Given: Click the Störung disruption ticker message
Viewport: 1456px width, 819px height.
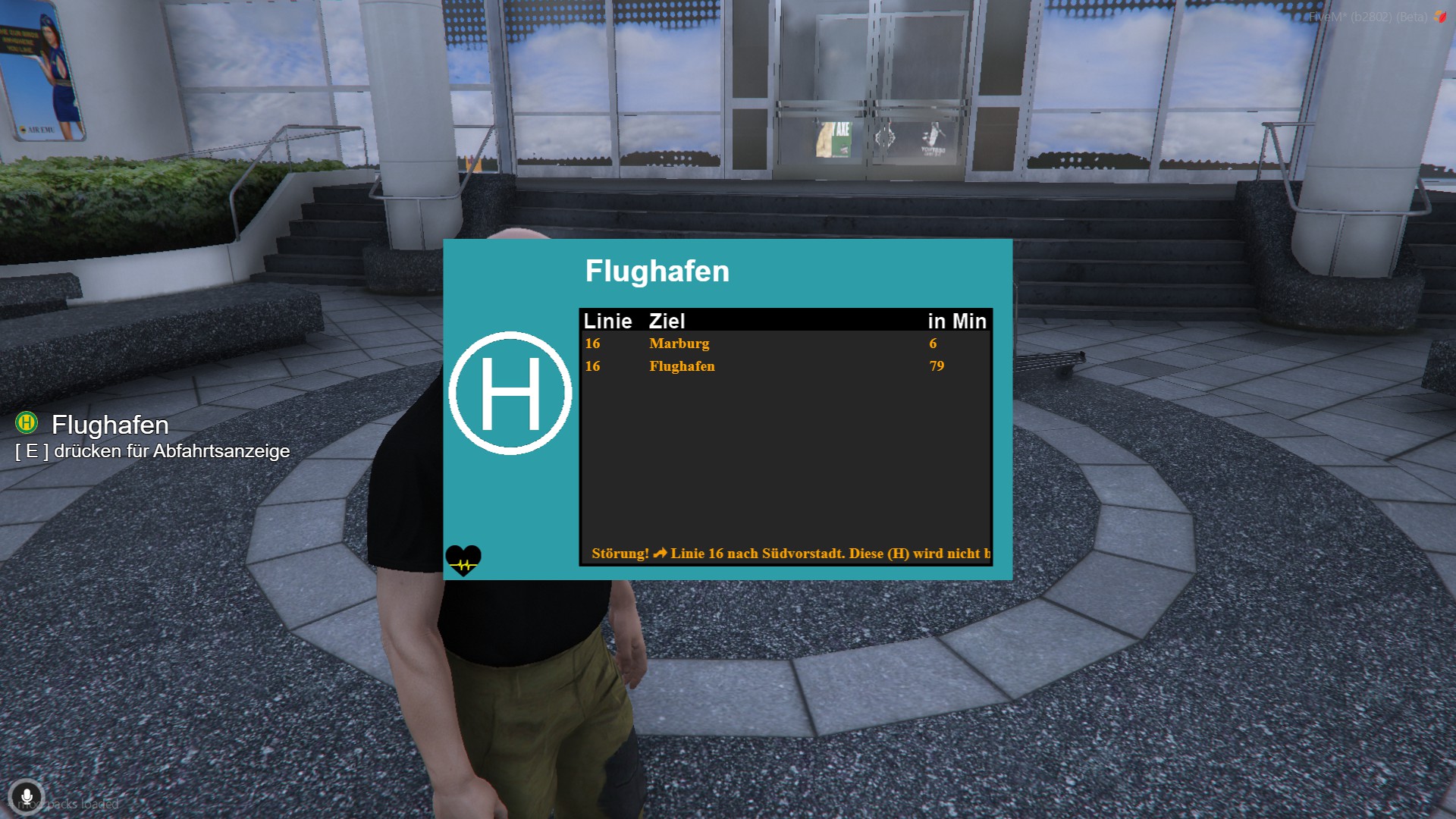Looking at the screenshot, I should click(x=789, y=554).
